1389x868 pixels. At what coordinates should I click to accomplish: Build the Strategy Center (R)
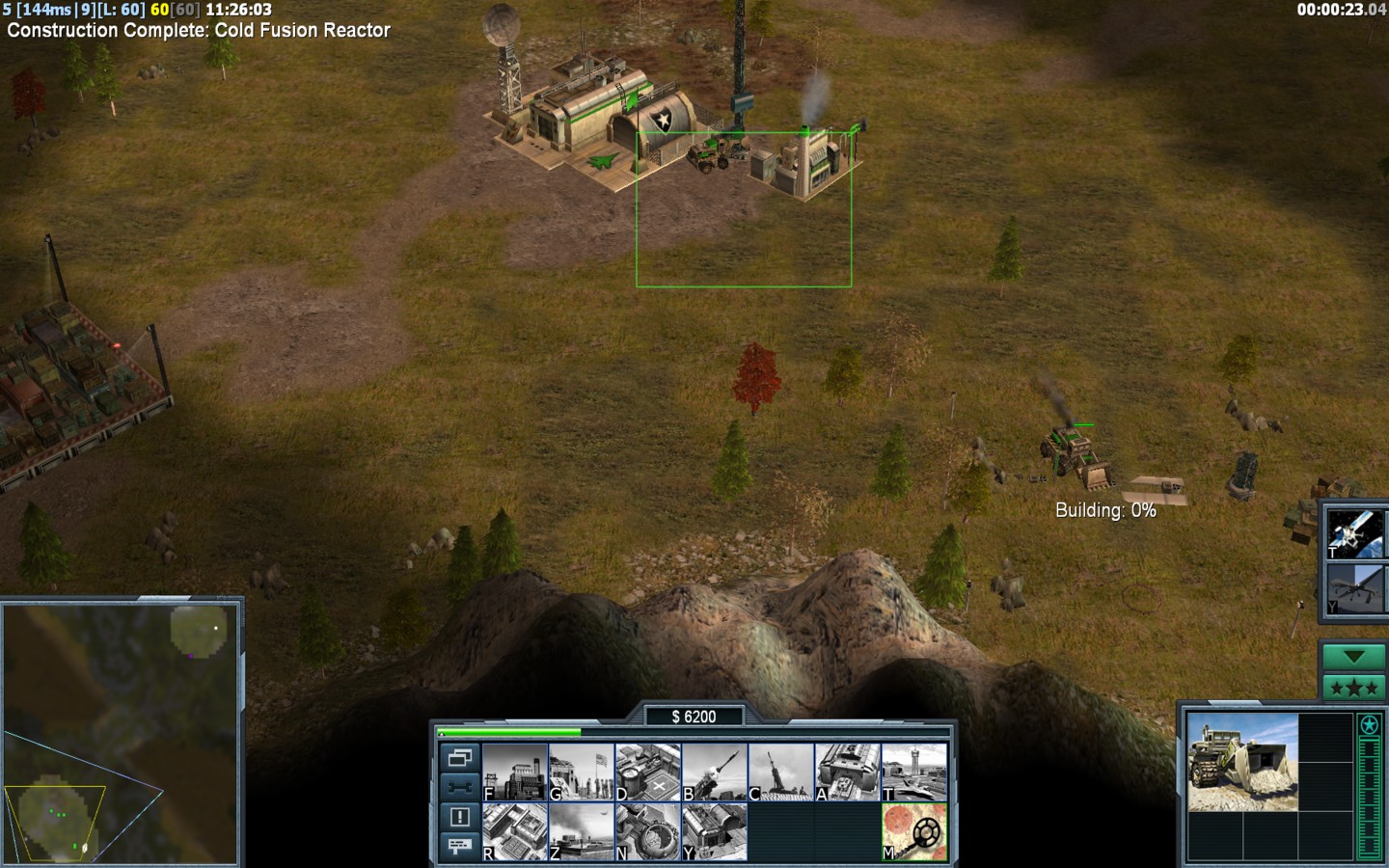[515, 831]
